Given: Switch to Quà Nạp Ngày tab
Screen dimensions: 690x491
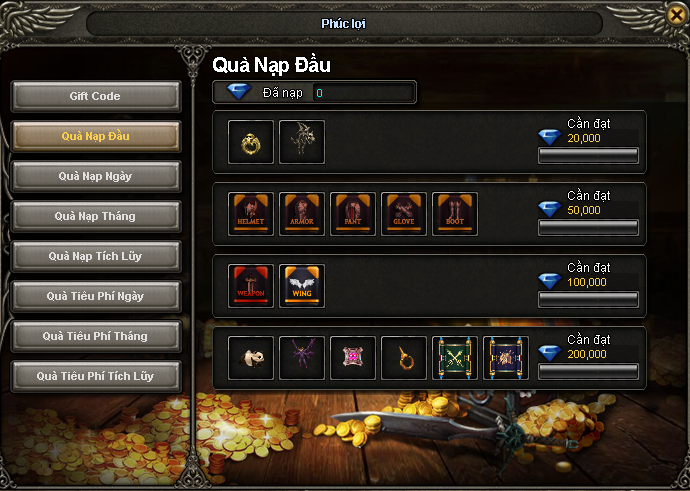Looking at the screenshot, I should point(96,176).
